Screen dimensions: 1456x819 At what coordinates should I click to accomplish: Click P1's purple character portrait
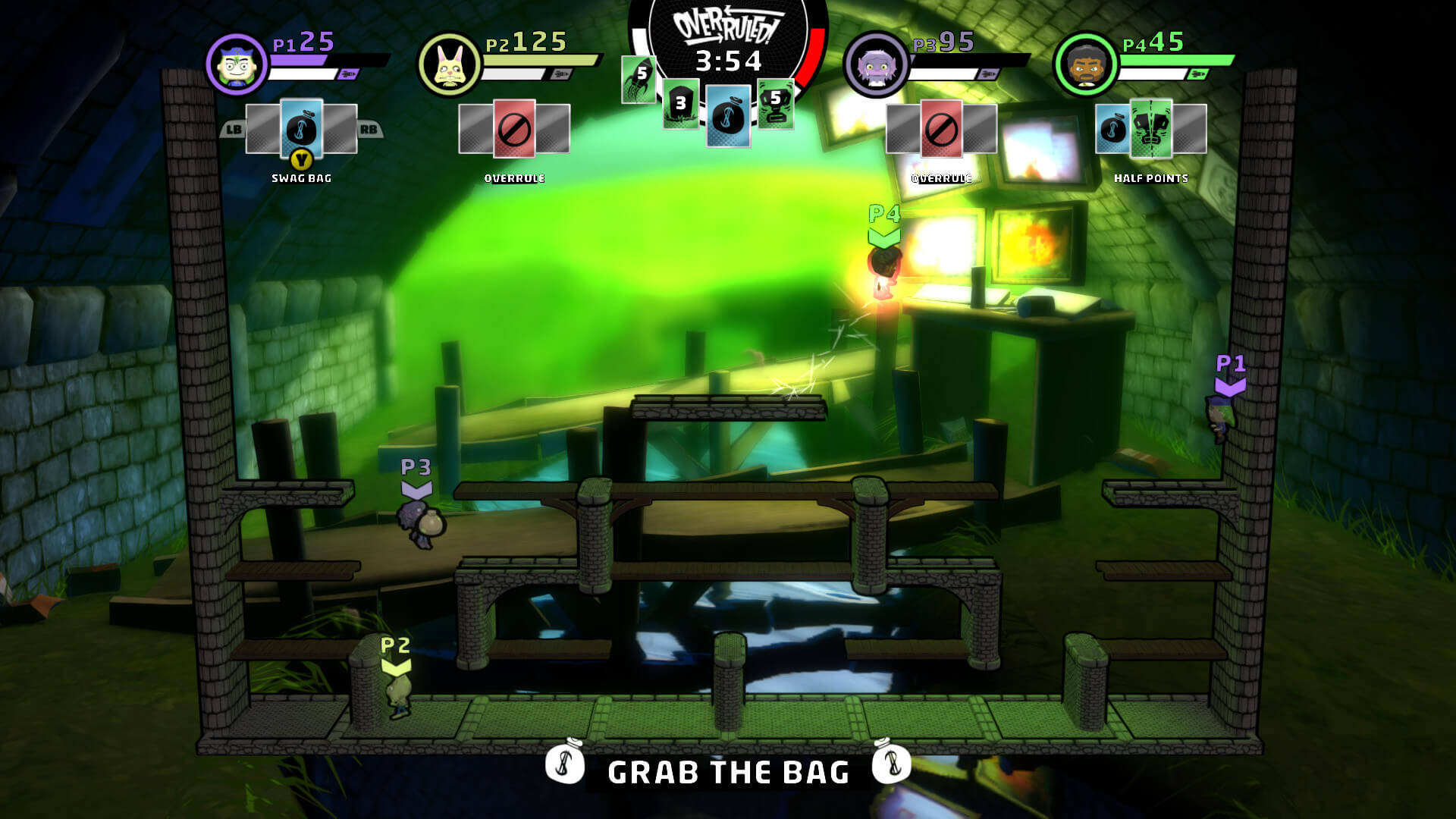[236, 64]
